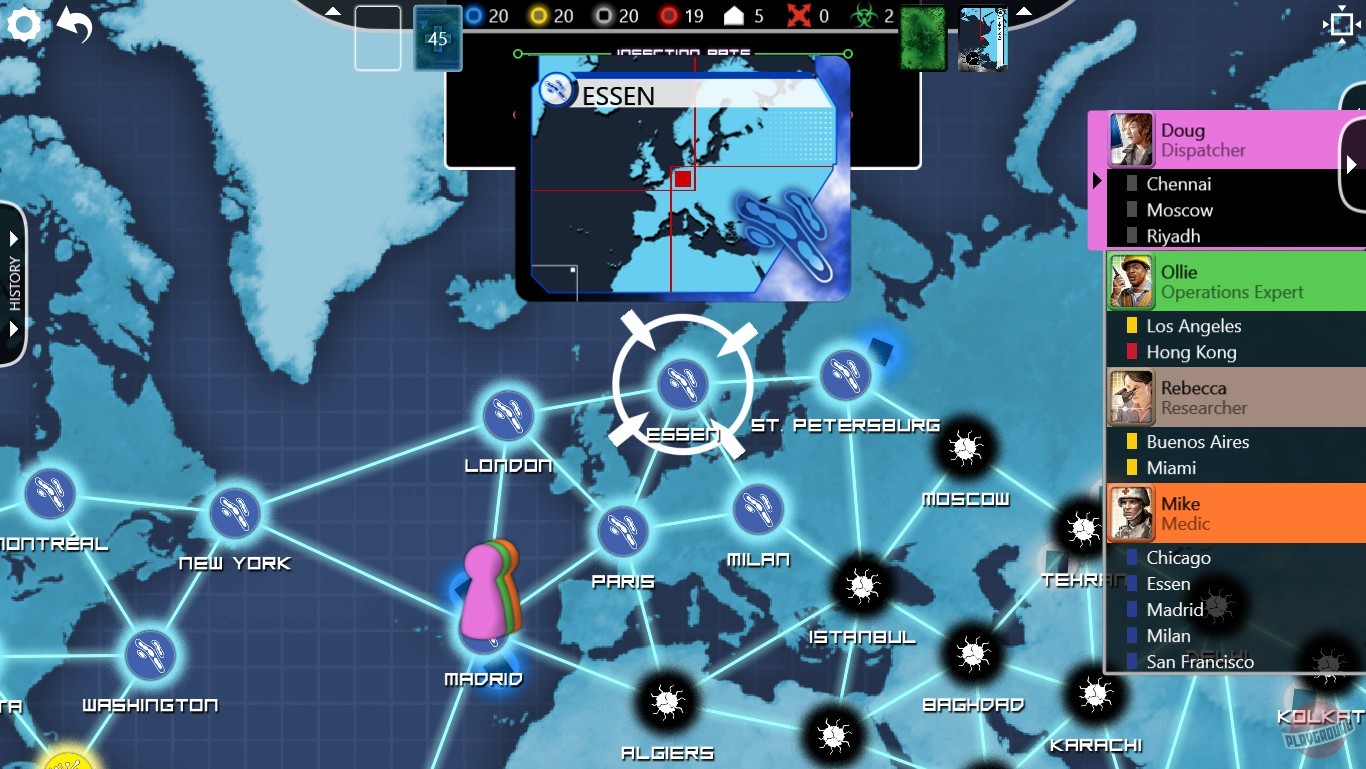This screenshot has height=769, width=1366.
Task: Select Mike the Medic's player card
Action: point(1230,513)
